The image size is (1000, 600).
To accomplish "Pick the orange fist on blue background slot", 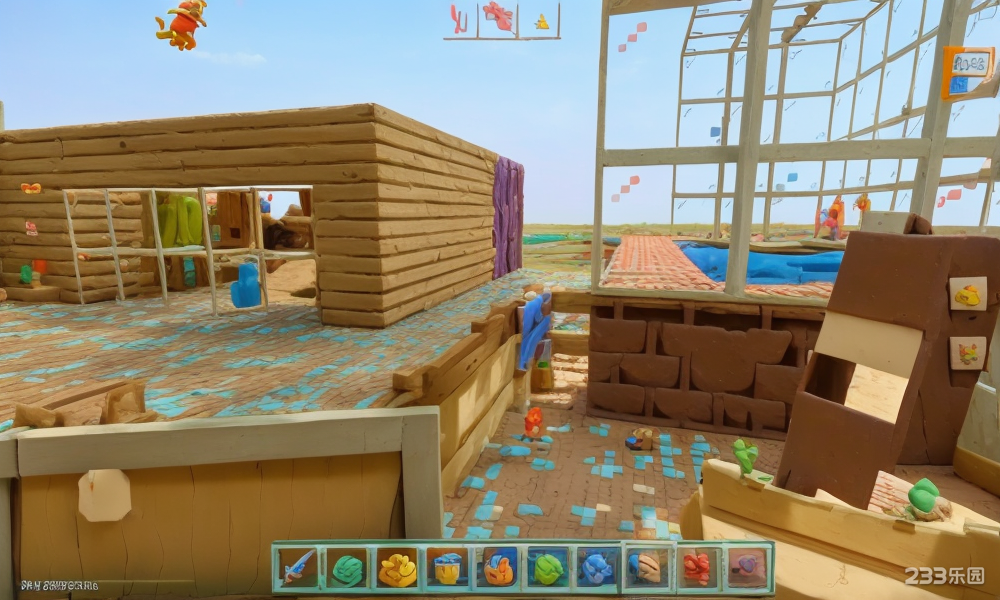I will (497, 568).
